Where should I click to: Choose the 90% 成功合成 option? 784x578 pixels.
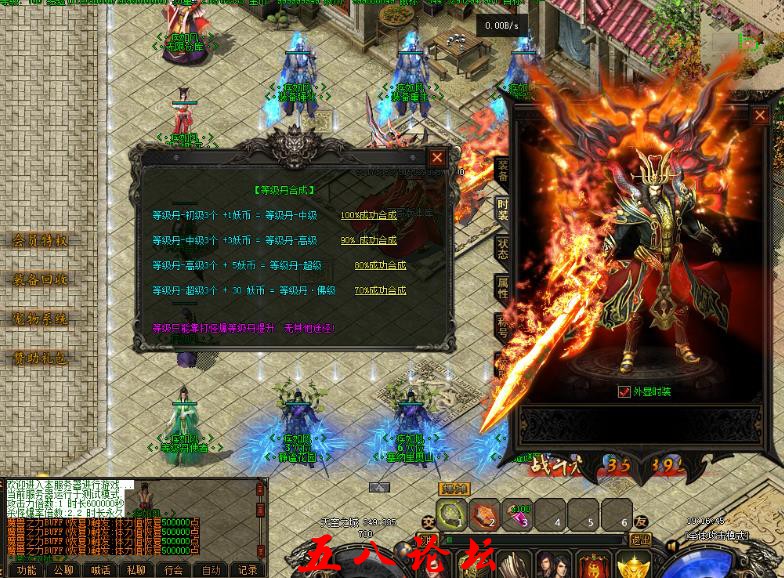coord(368,240)
